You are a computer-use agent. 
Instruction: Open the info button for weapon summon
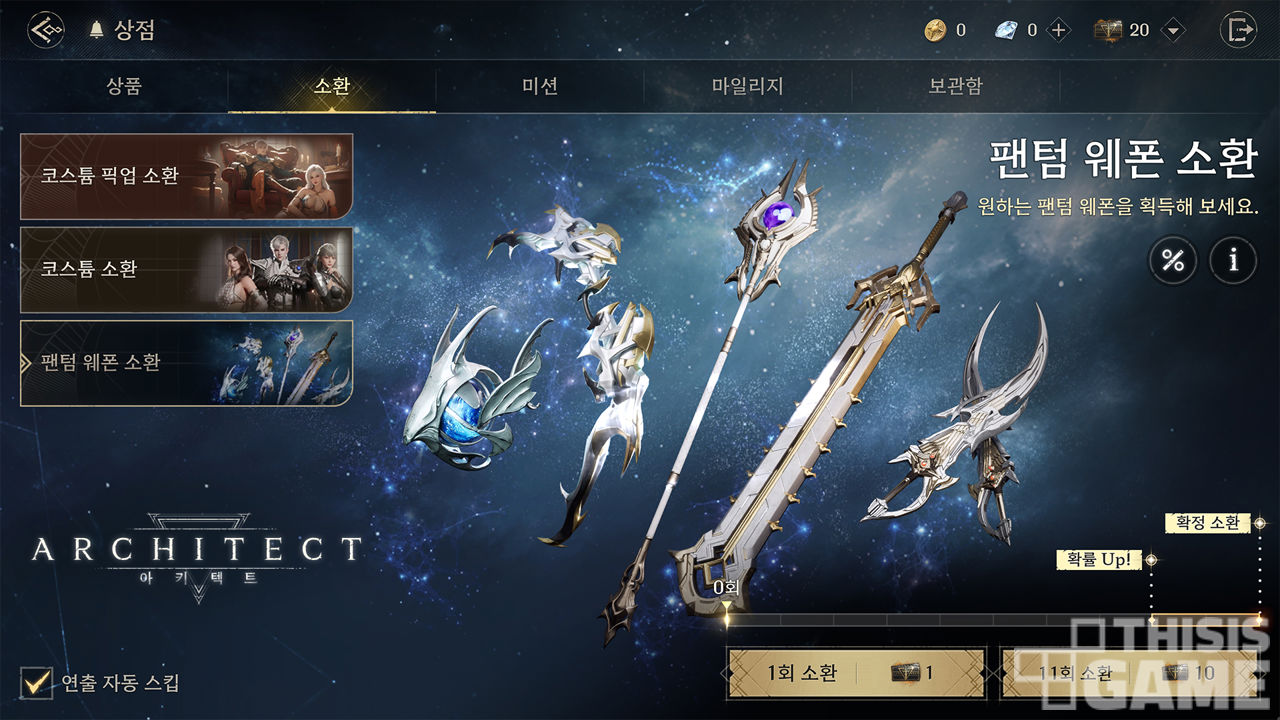click(x=1234, y=262)
